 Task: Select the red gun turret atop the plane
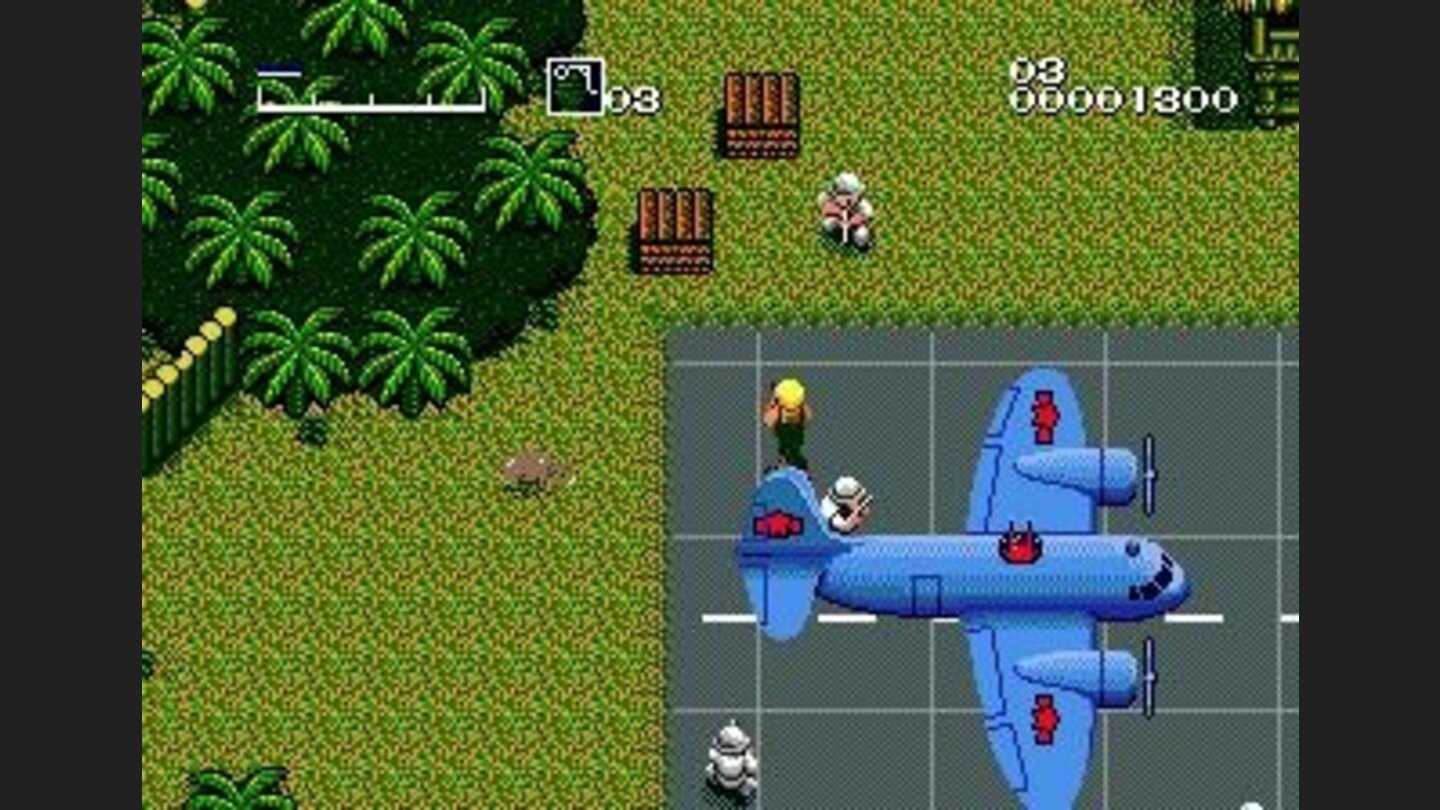(1018, 545)
